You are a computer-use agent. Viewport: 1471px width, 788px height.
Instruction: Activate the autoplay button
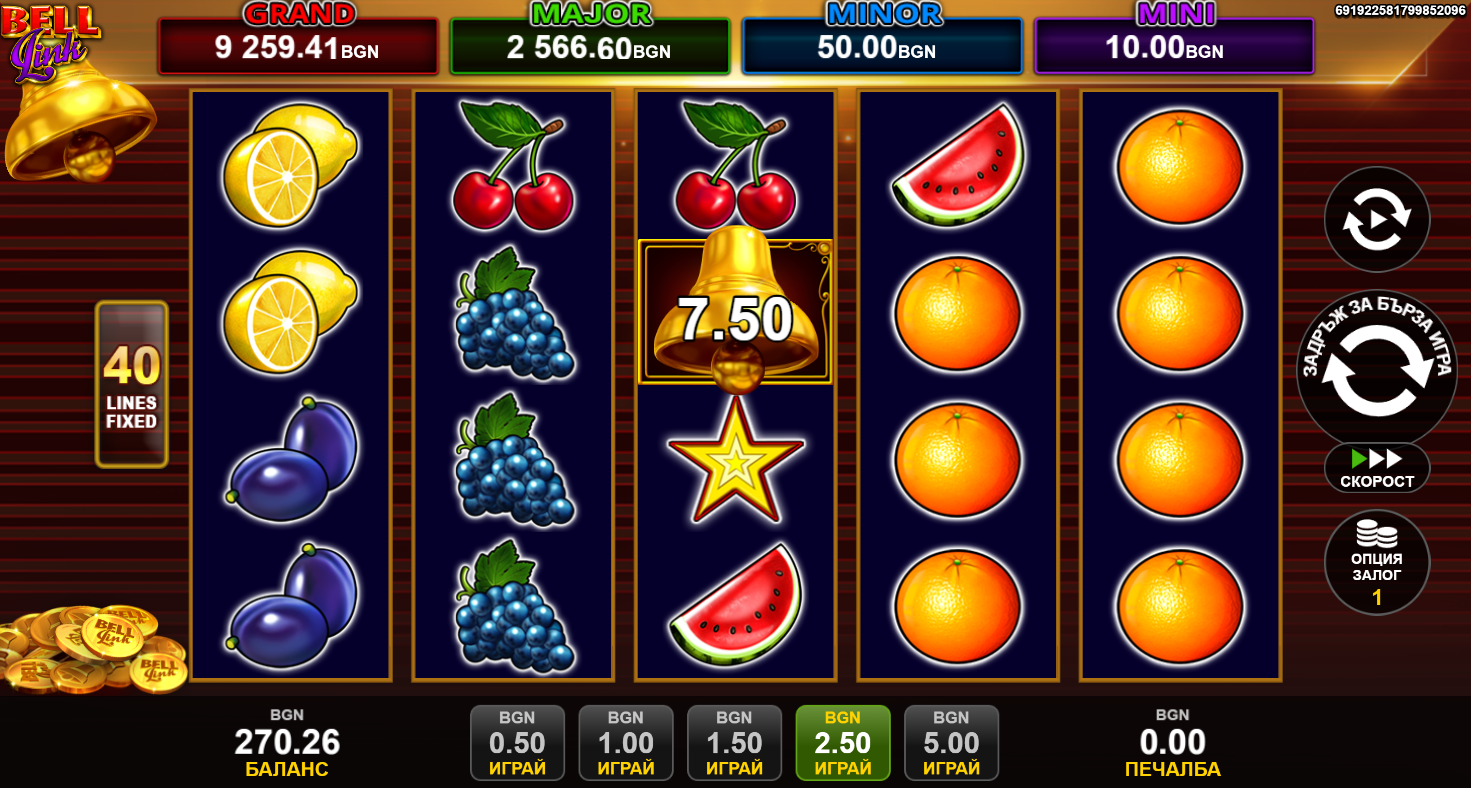coord(1376,219)
